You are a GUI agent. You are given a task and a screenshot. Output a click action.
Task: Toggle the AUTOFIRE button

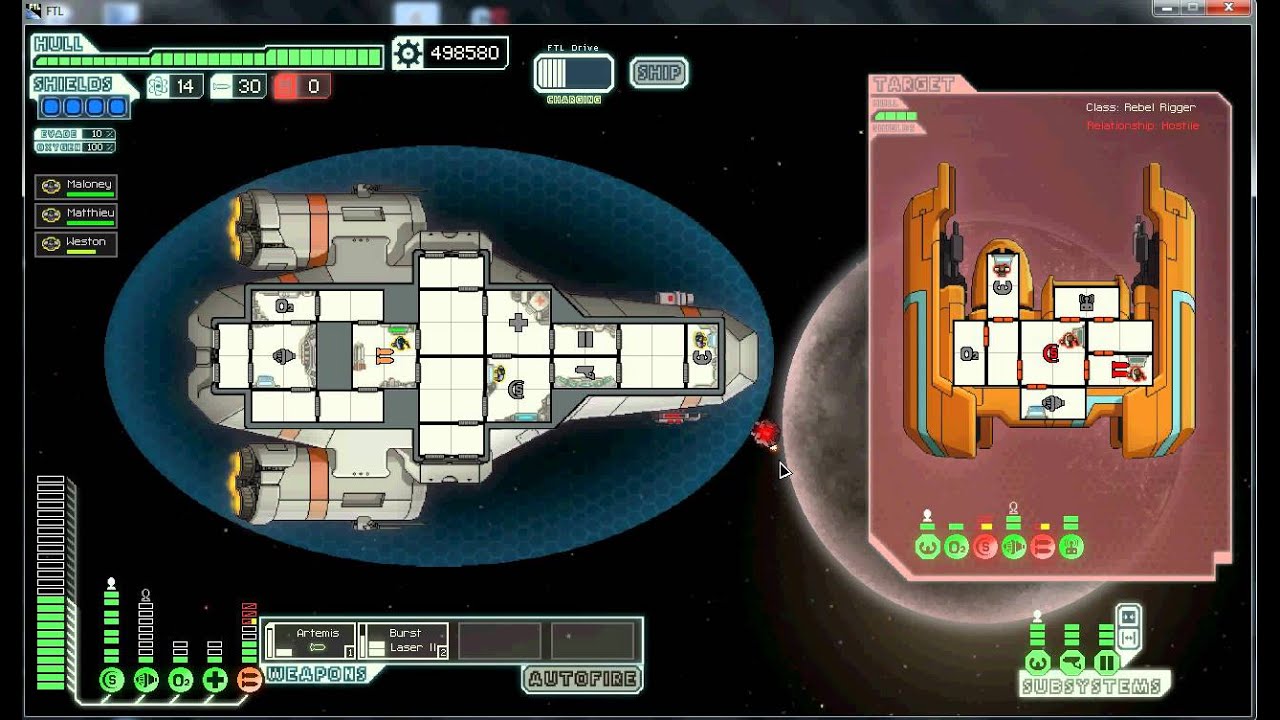pos(582,680)
